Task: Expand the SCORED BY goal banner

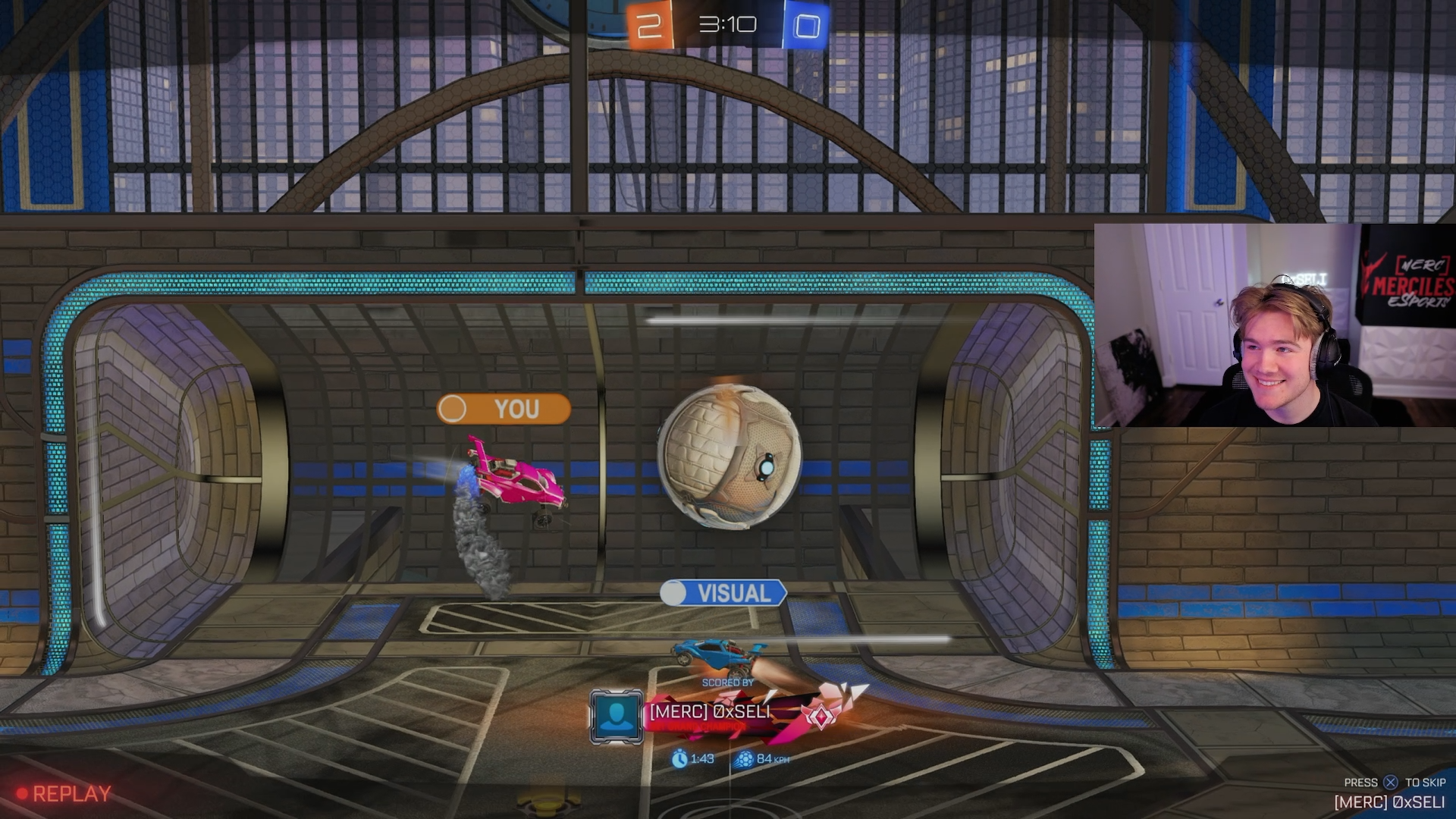Action: point(726,681)
